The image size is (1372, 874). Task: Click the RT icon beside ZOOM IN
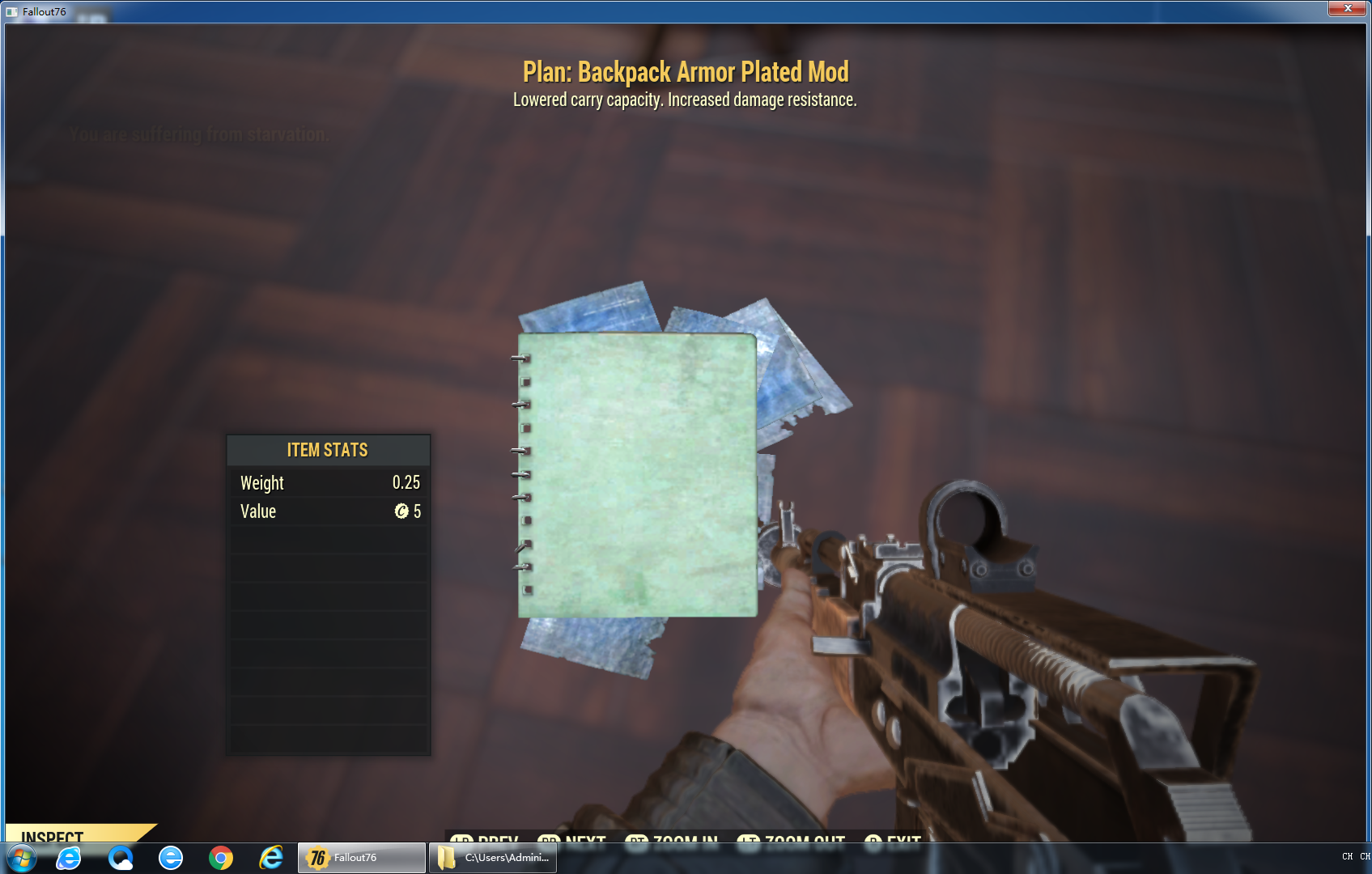(x=639, y=842)
